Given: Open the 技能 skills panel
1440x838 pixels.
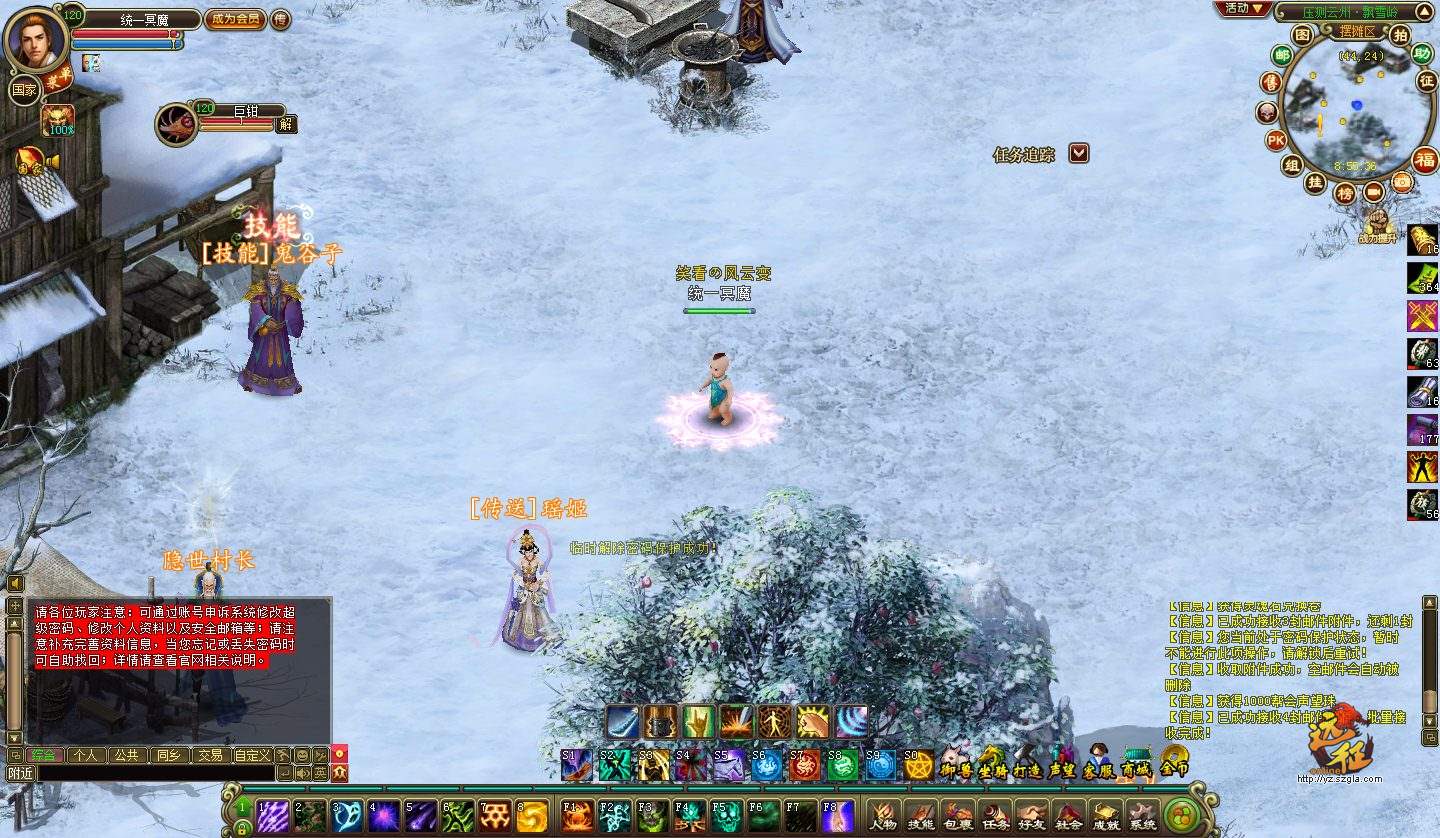Looking at the screenshot, I should 919,816.
